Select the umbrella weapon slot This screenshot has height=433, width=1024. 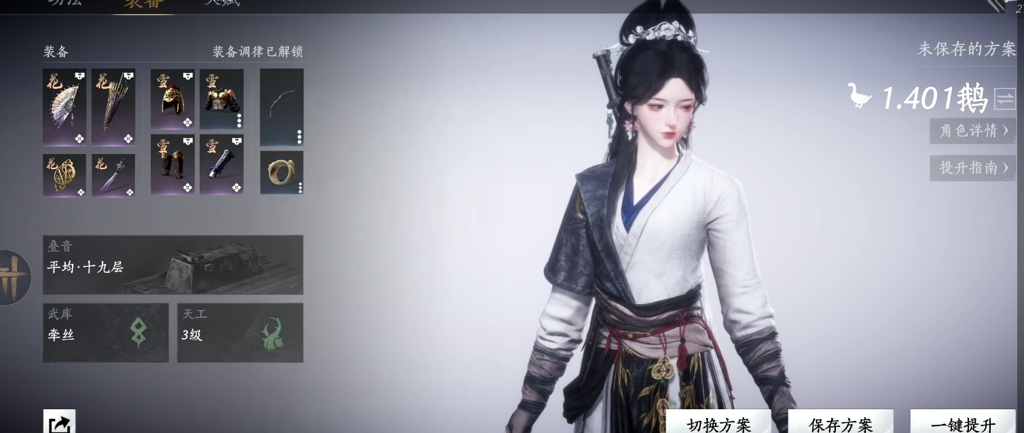click(x=113, y=106)
